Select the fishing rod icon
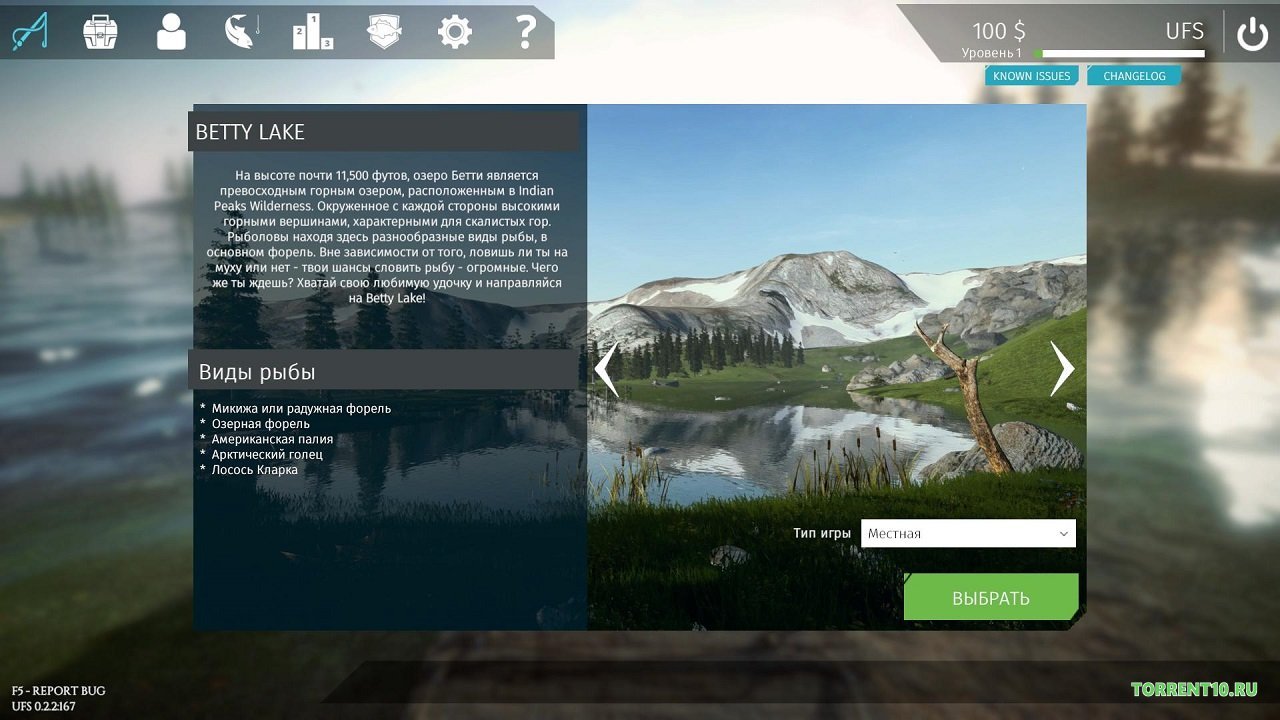1280x720 pixels. 32,31
